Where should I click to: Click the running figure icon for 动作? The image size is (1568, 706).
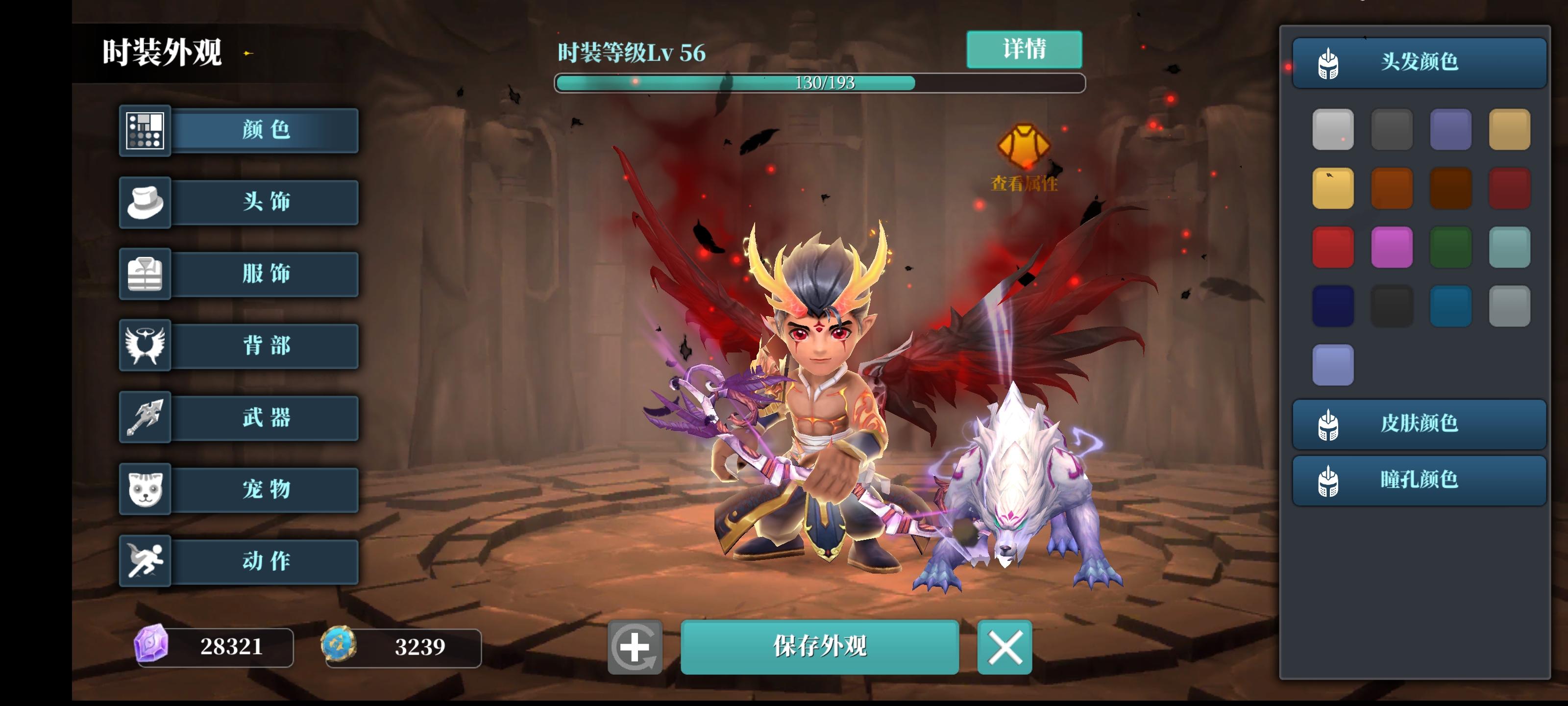[x=146, y=561]
